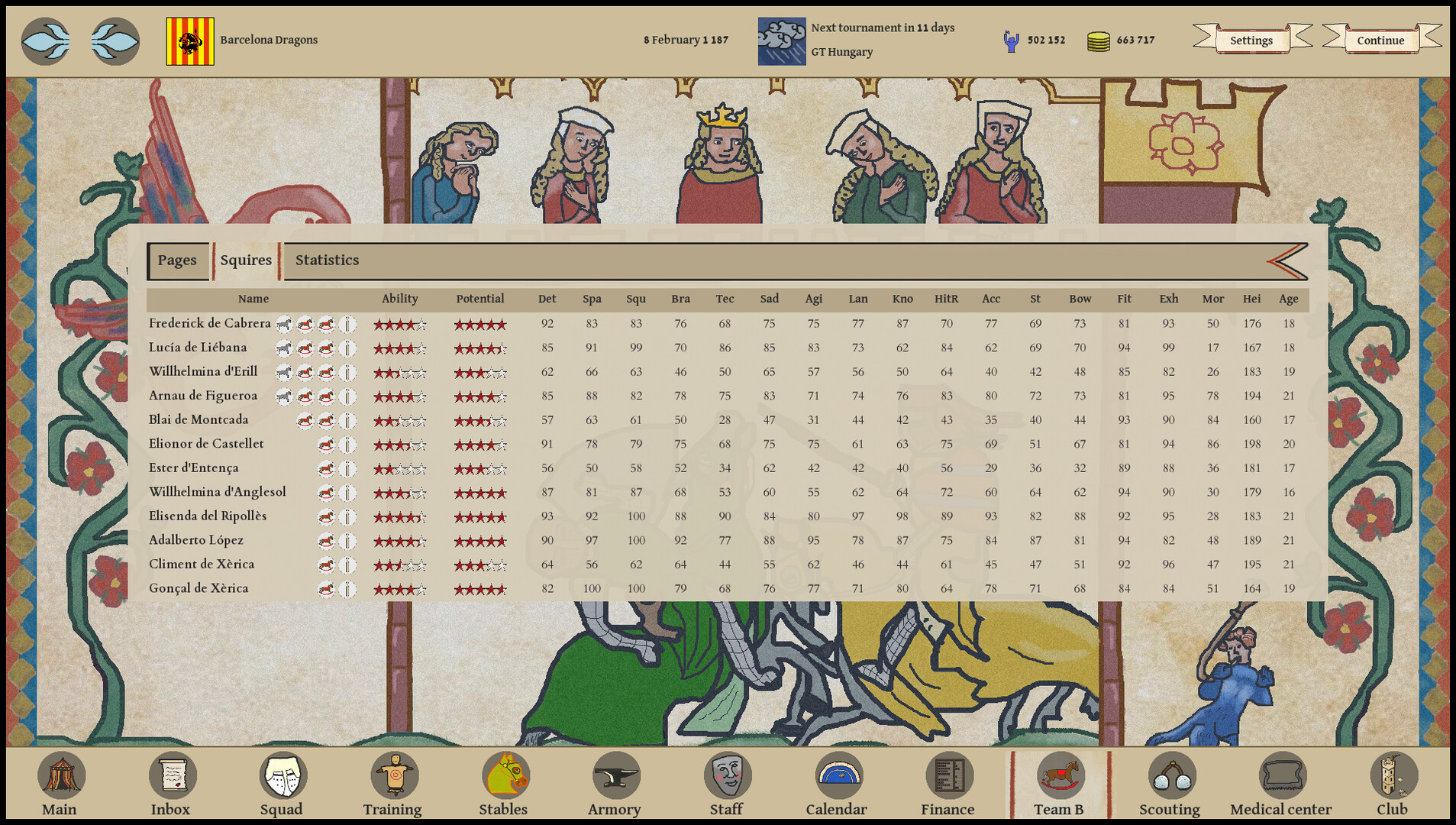Select the Squad jousting mask icon

(x=282, y=775)
